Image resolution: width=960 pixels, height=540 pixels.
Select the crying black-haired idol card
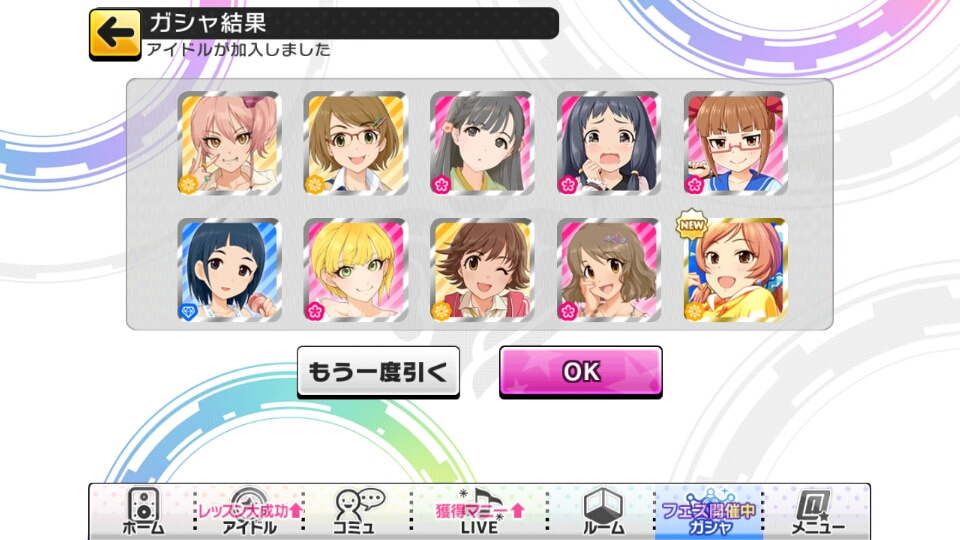click(x=608, y=144)
